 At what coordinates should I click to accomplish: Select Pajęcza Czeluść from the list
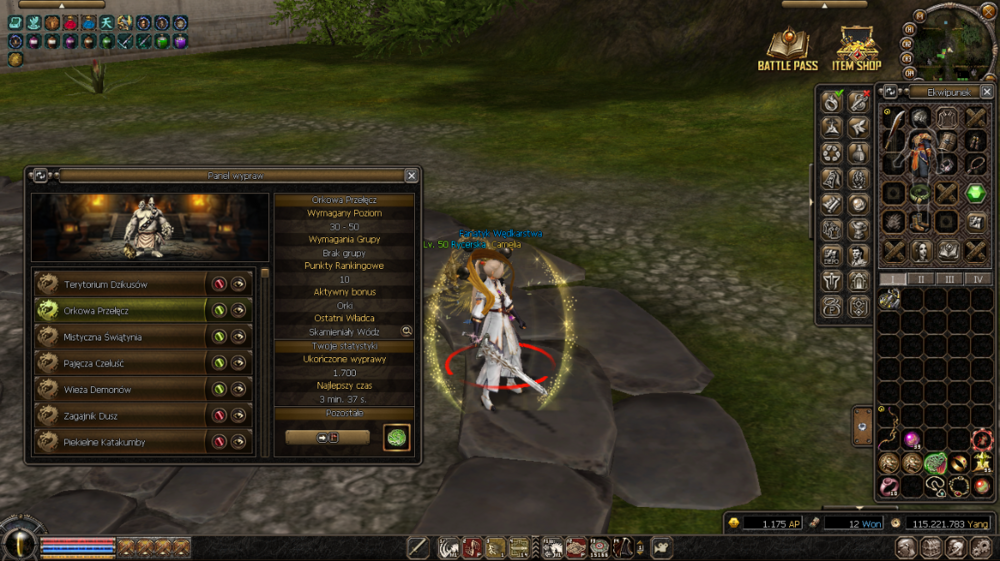120,363
